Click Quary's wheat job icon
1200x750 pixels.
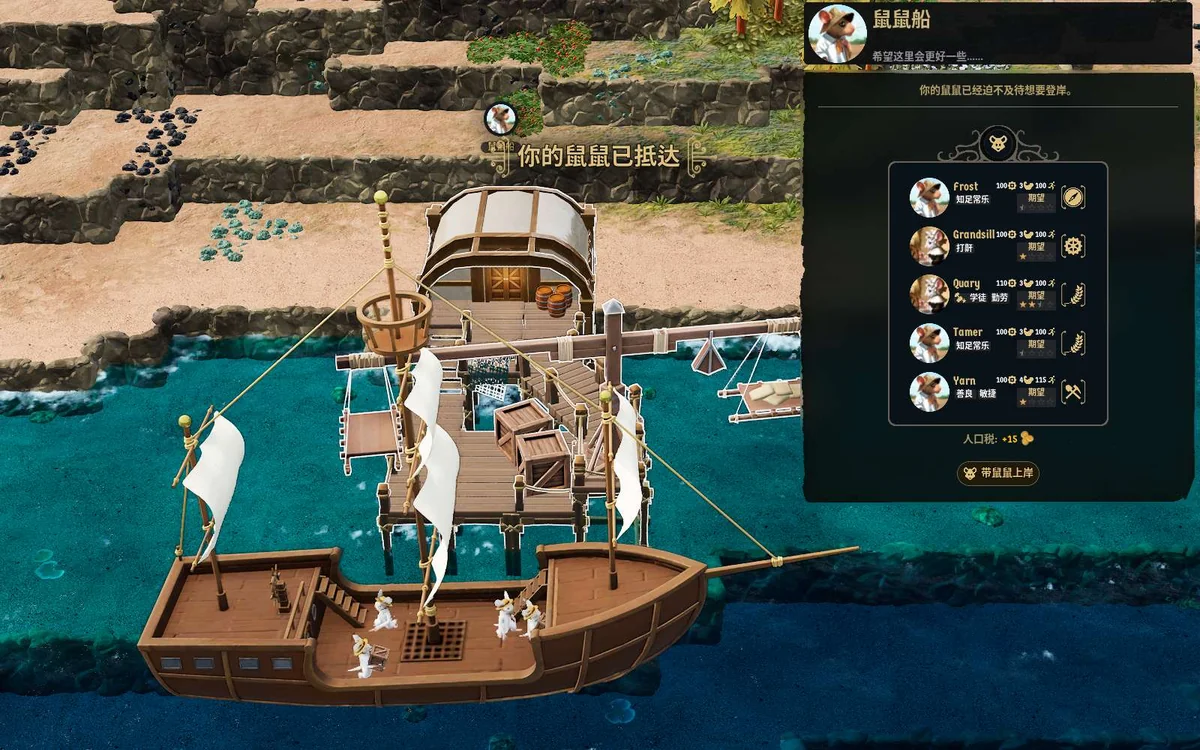(1073, 295)
